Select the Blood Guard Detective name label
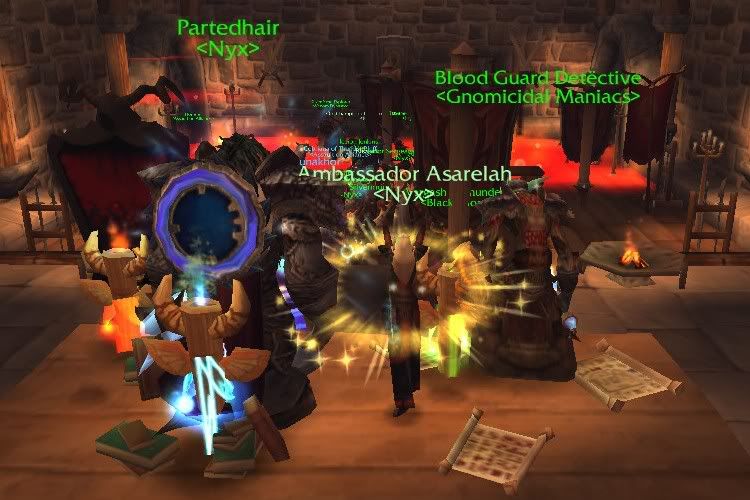This screenshot has width=750, height=500. point(538,78)
